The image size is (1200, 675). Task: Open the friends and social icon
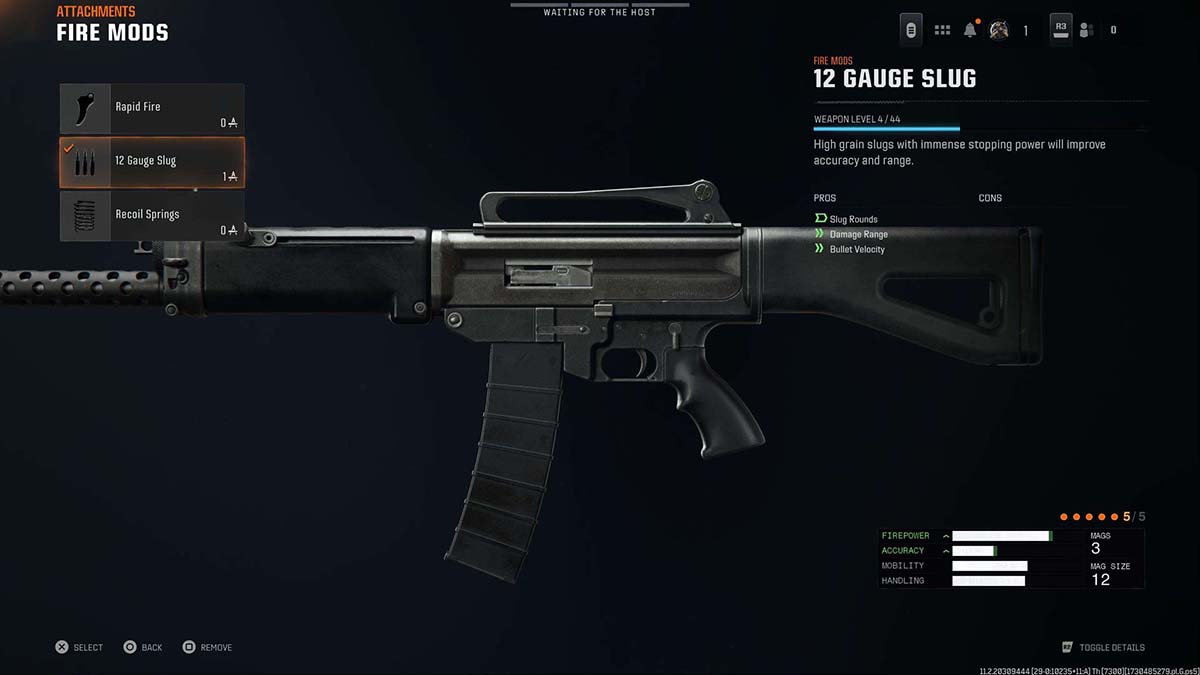[1087, 30]
